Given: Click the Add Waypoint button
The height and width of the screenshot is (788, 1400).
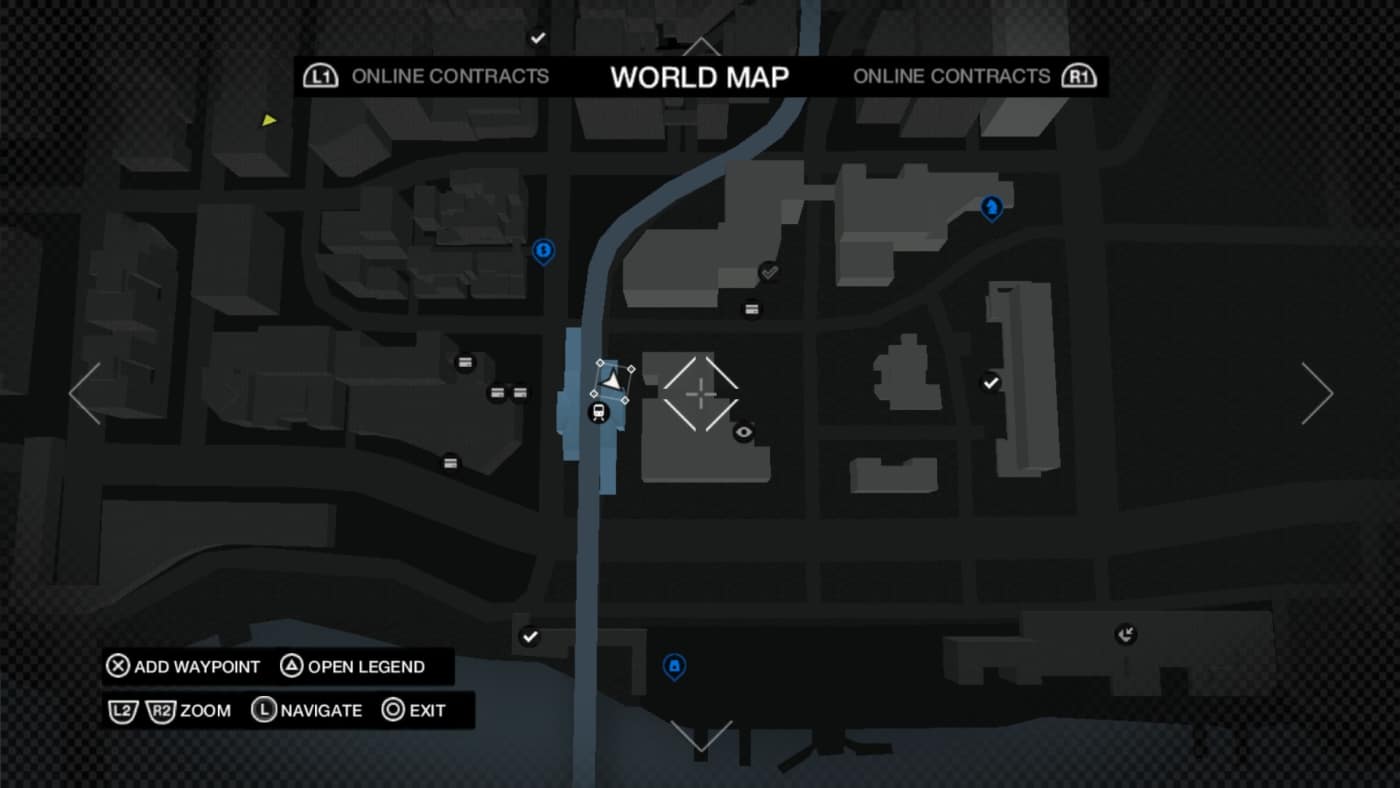Looking at the screenshot, I should pyautogui.click(x=183, y=666).
